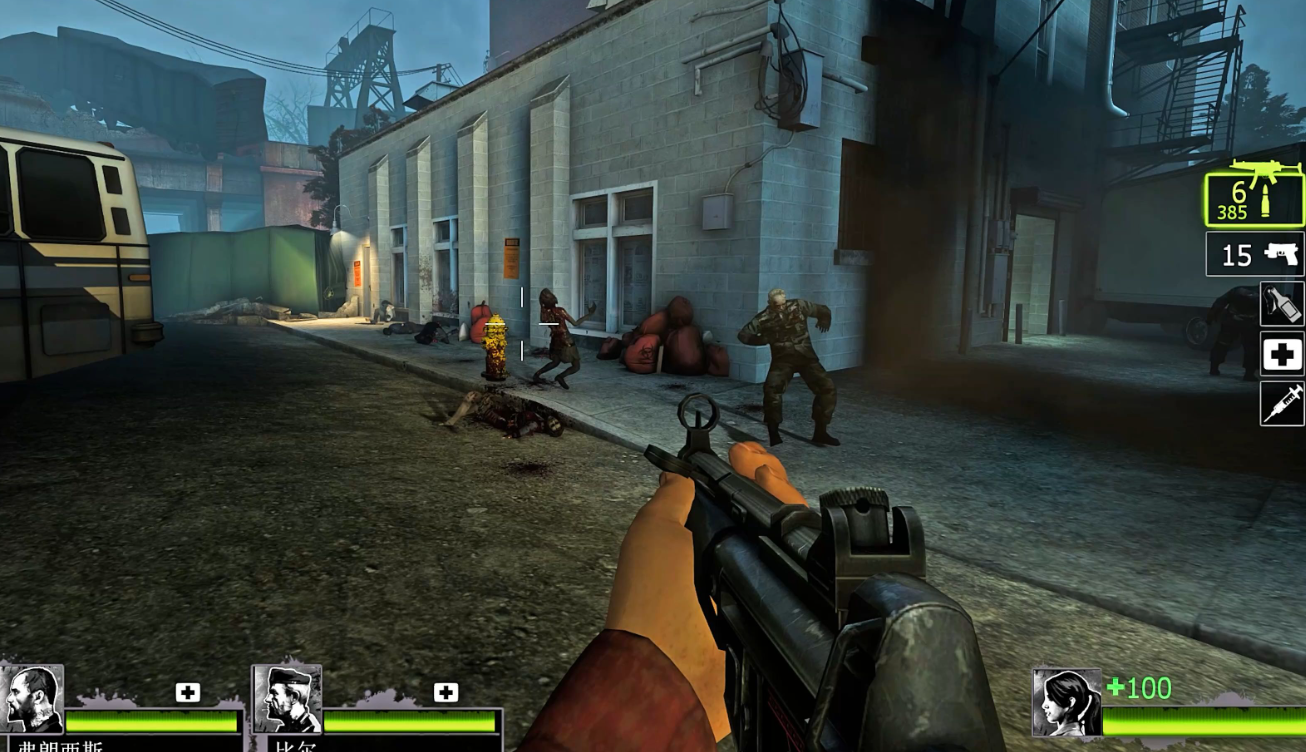Click the medkit icon above Bill's health bar

pyautogui.click(x=446, y=692)
